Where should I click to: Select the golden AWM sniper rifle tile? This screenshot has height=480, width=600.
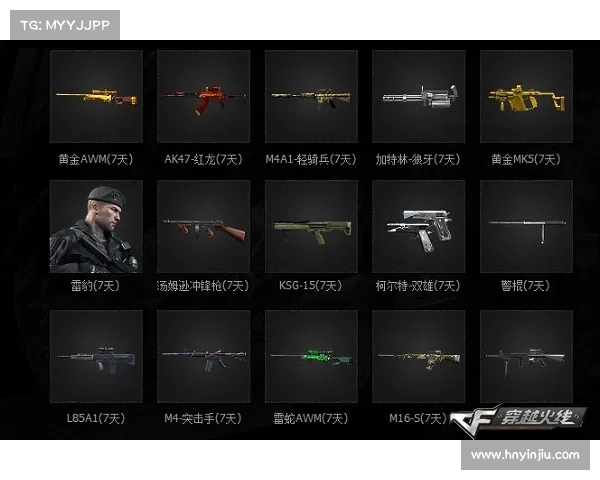click(x=96, y=97)
